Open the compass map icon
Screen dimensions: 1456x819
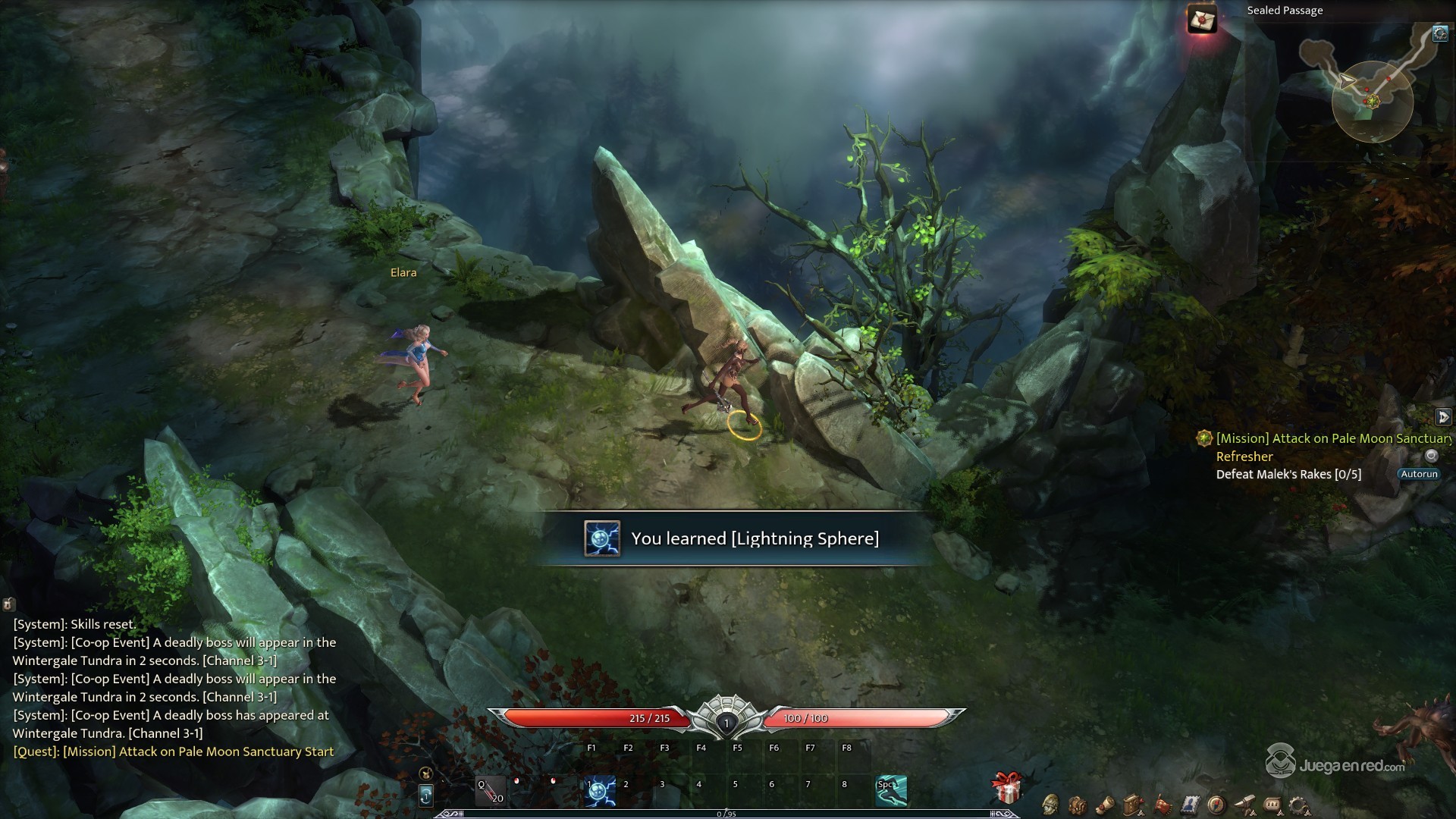pyautogui.click(x=1217, y=804)
